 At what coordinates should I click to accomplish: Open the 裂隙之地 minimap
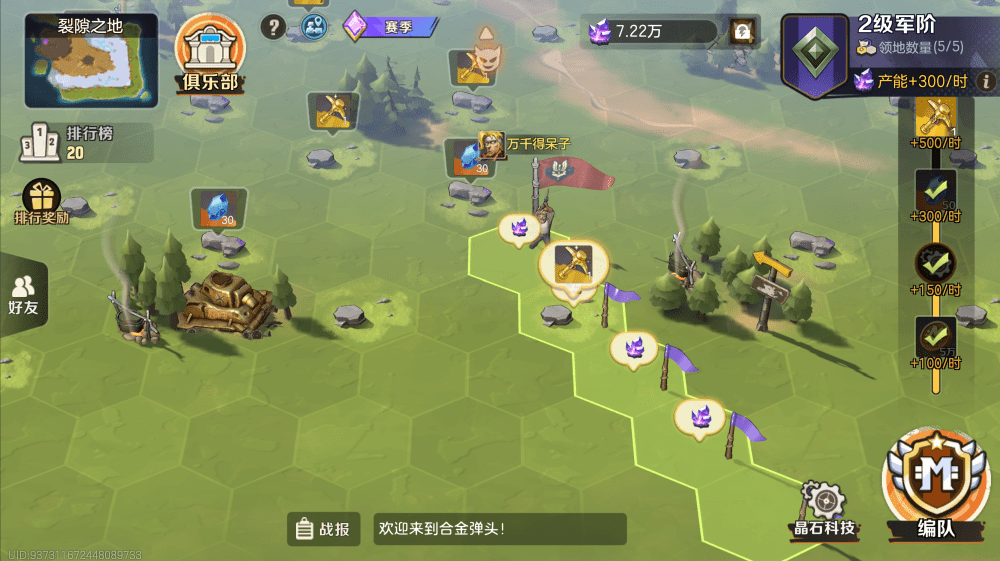91,62
